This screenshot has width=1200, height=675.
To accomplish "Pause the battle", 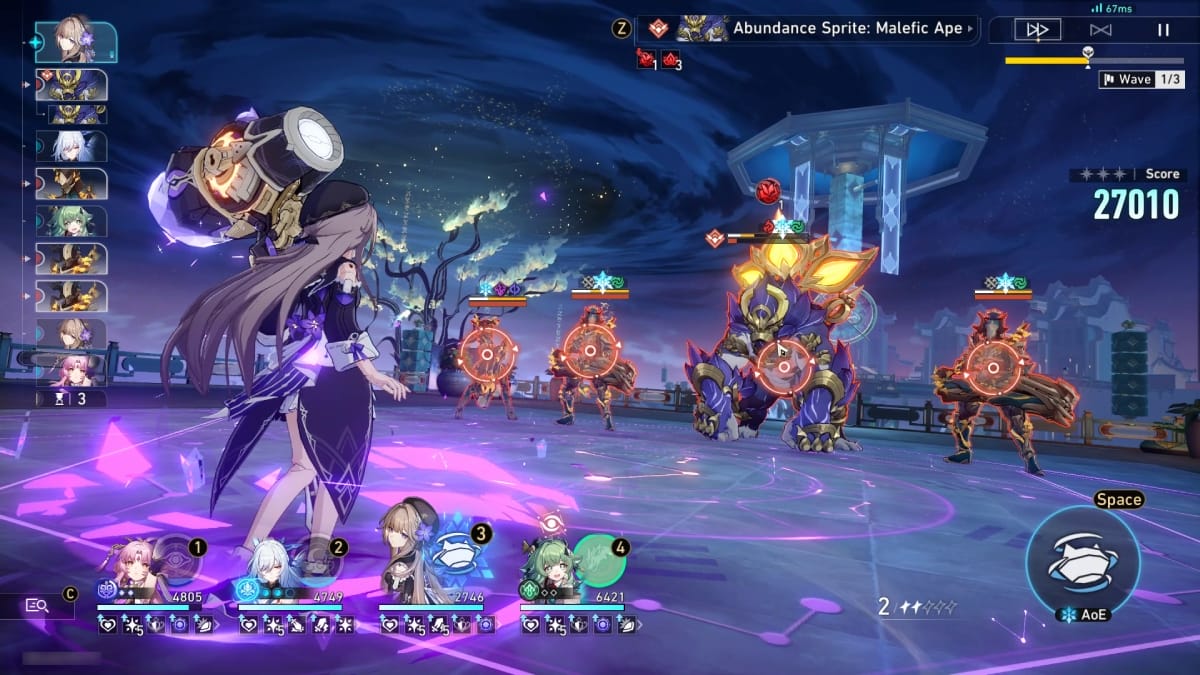I will point(1163,30).
